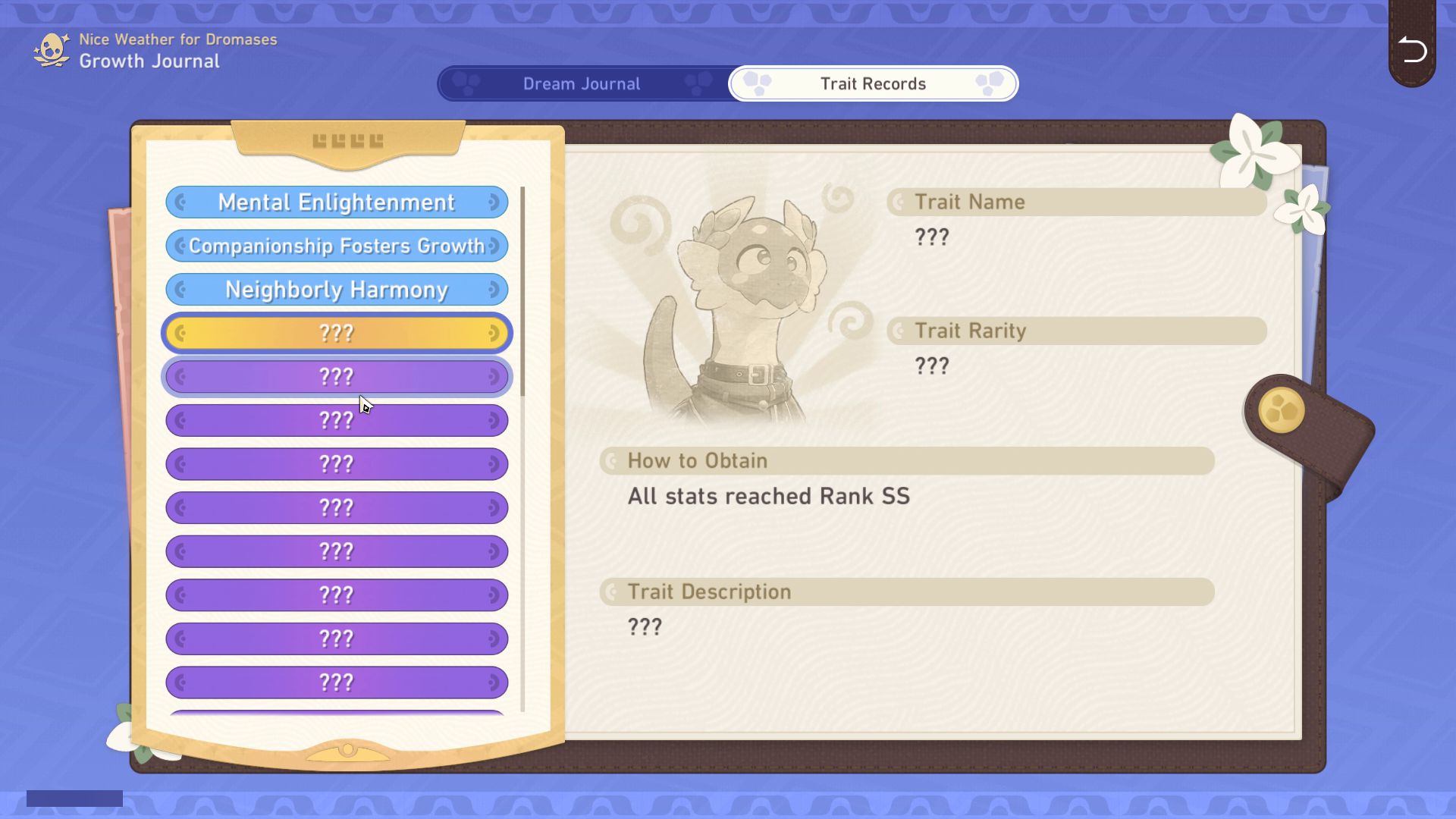Select the Trait Records tab

(x=873, y=84)
